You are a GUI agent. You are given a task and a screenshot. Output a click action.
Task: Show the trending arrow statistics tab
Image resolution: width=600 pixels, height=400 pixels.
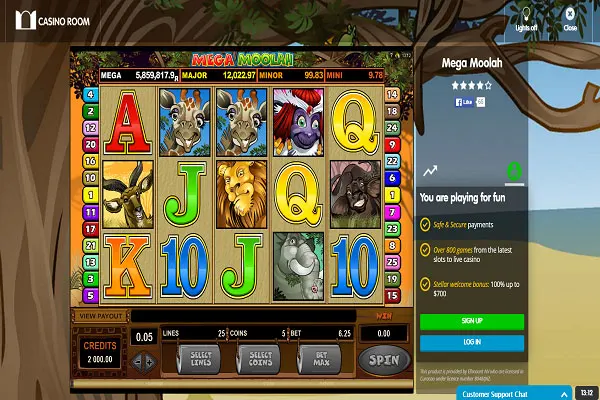(x=430, y=171)
